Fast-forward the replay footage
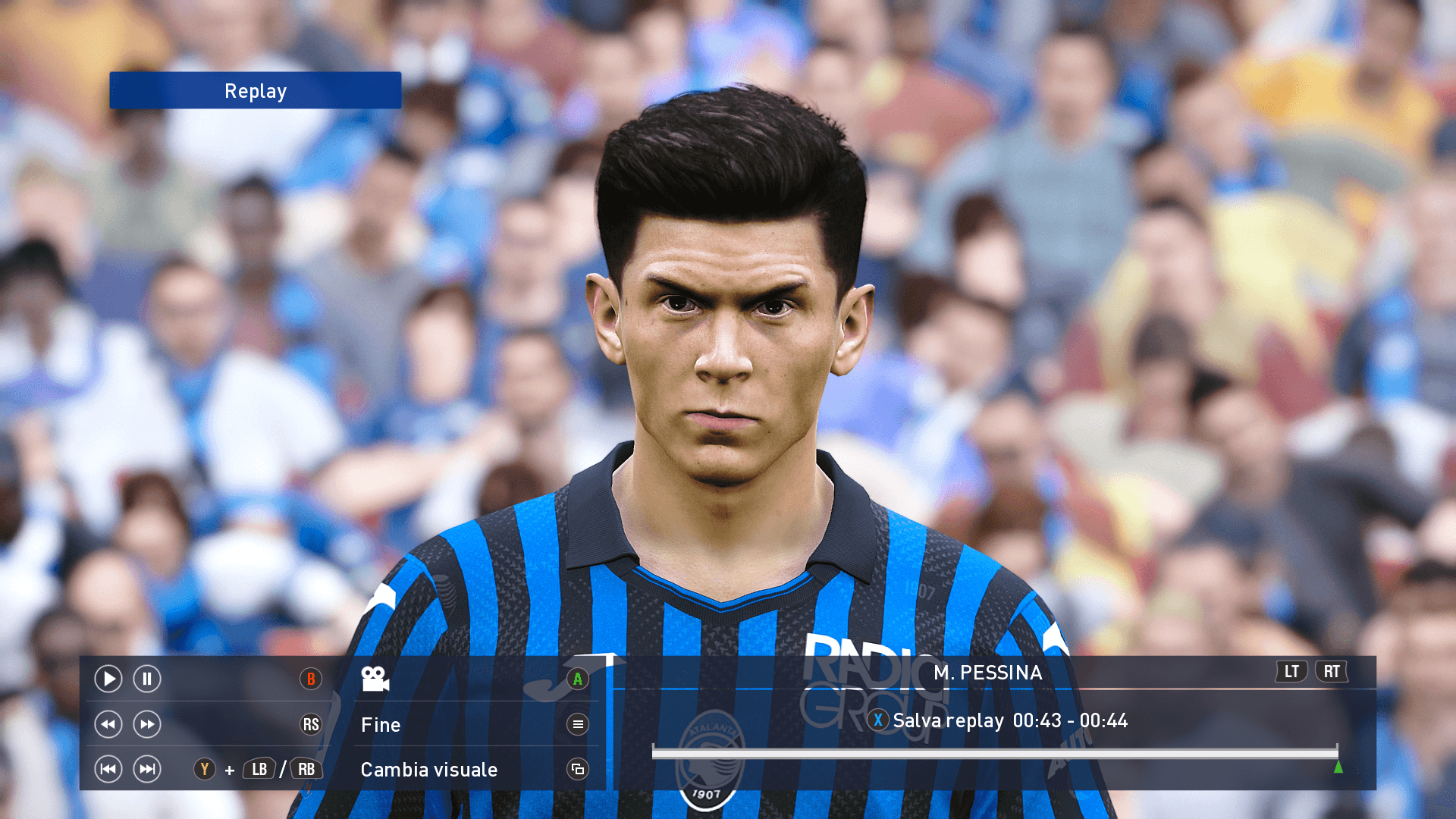 147,724
